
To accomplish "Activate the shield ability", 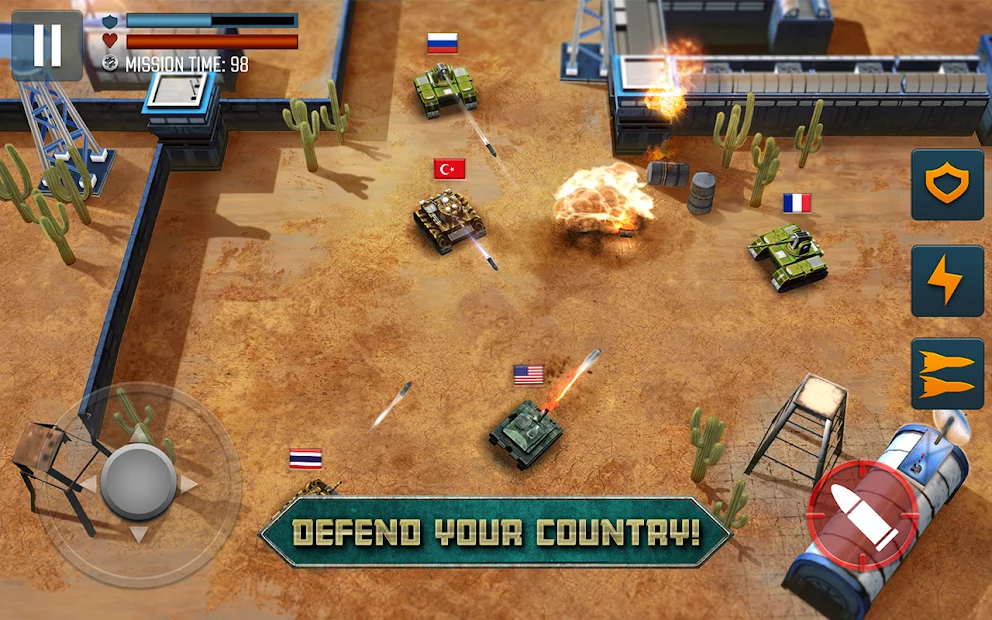I will pyautogui.click(x=947, y=185).
